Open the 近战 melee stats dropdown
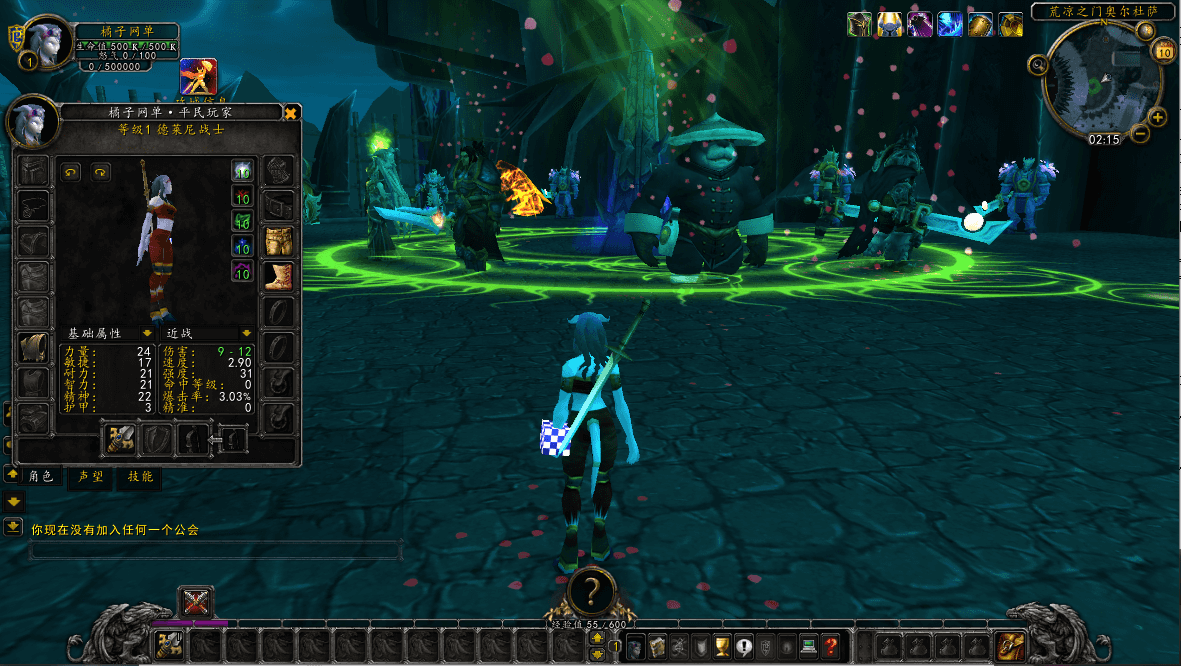 coord(246,333)
